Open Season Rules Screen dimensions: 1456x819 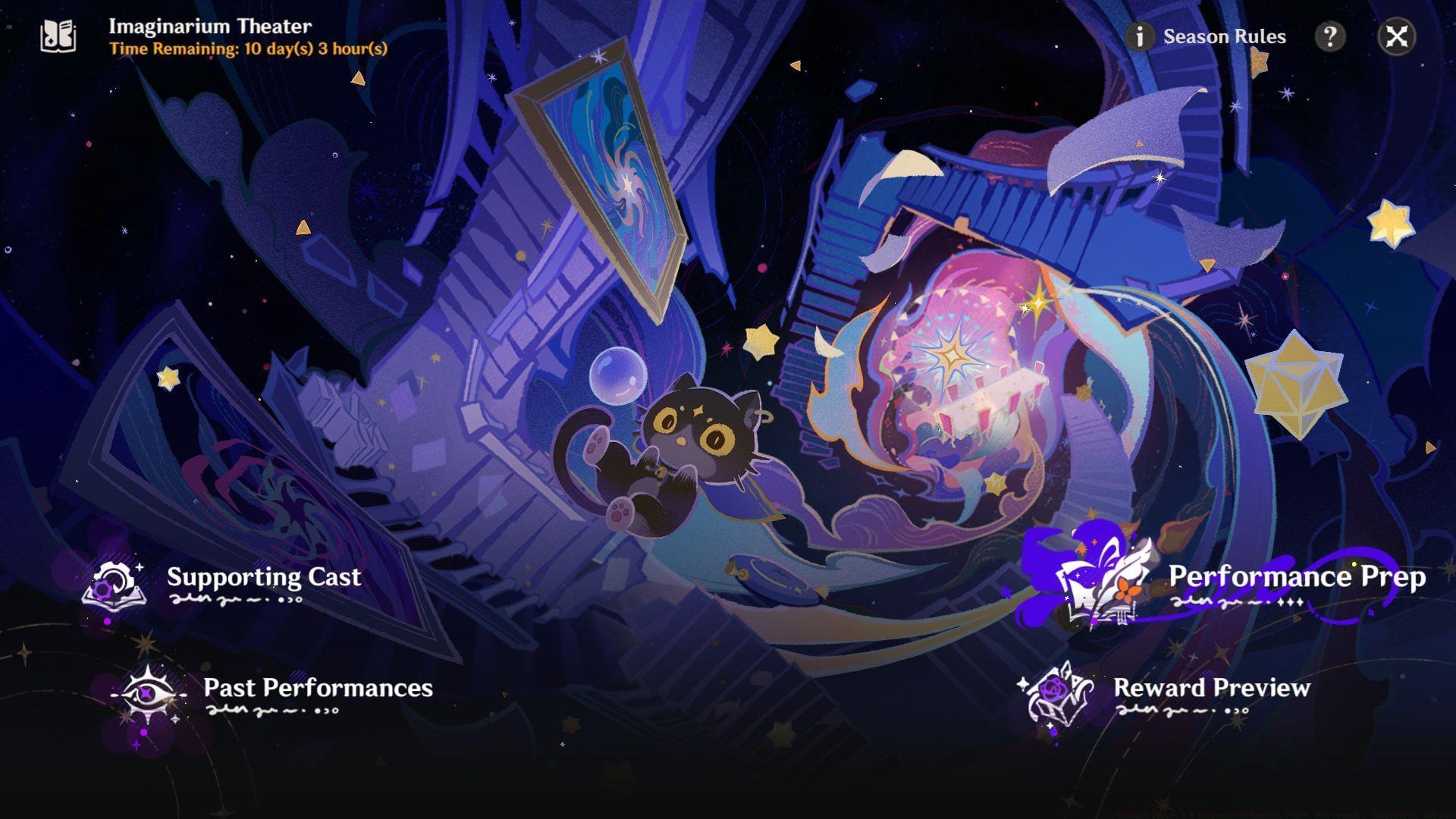[x=1223, y=36]
